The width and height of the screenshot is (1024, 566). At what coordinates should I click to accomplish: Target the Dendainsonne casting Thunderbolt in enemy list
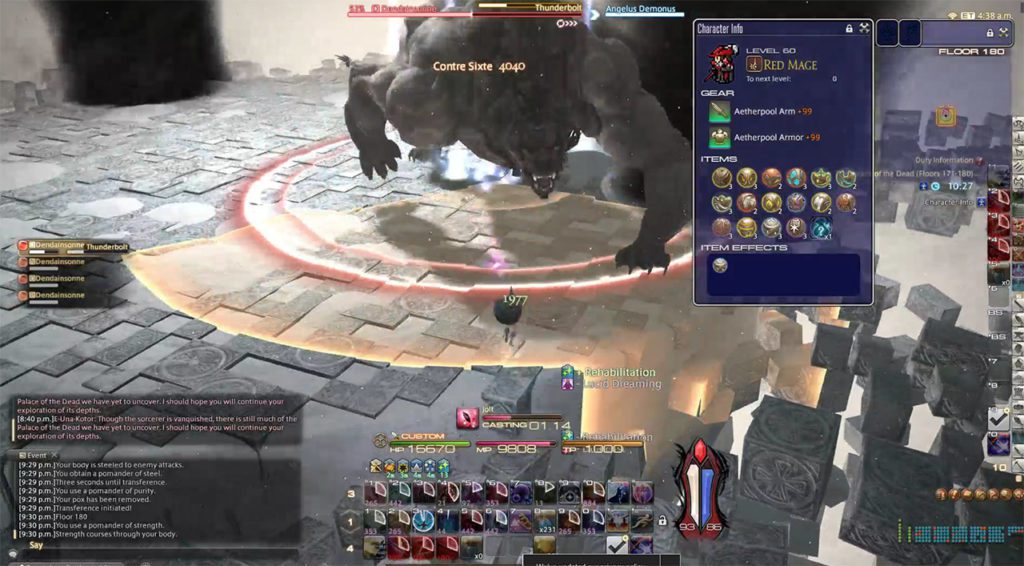[x=60, y=246]
